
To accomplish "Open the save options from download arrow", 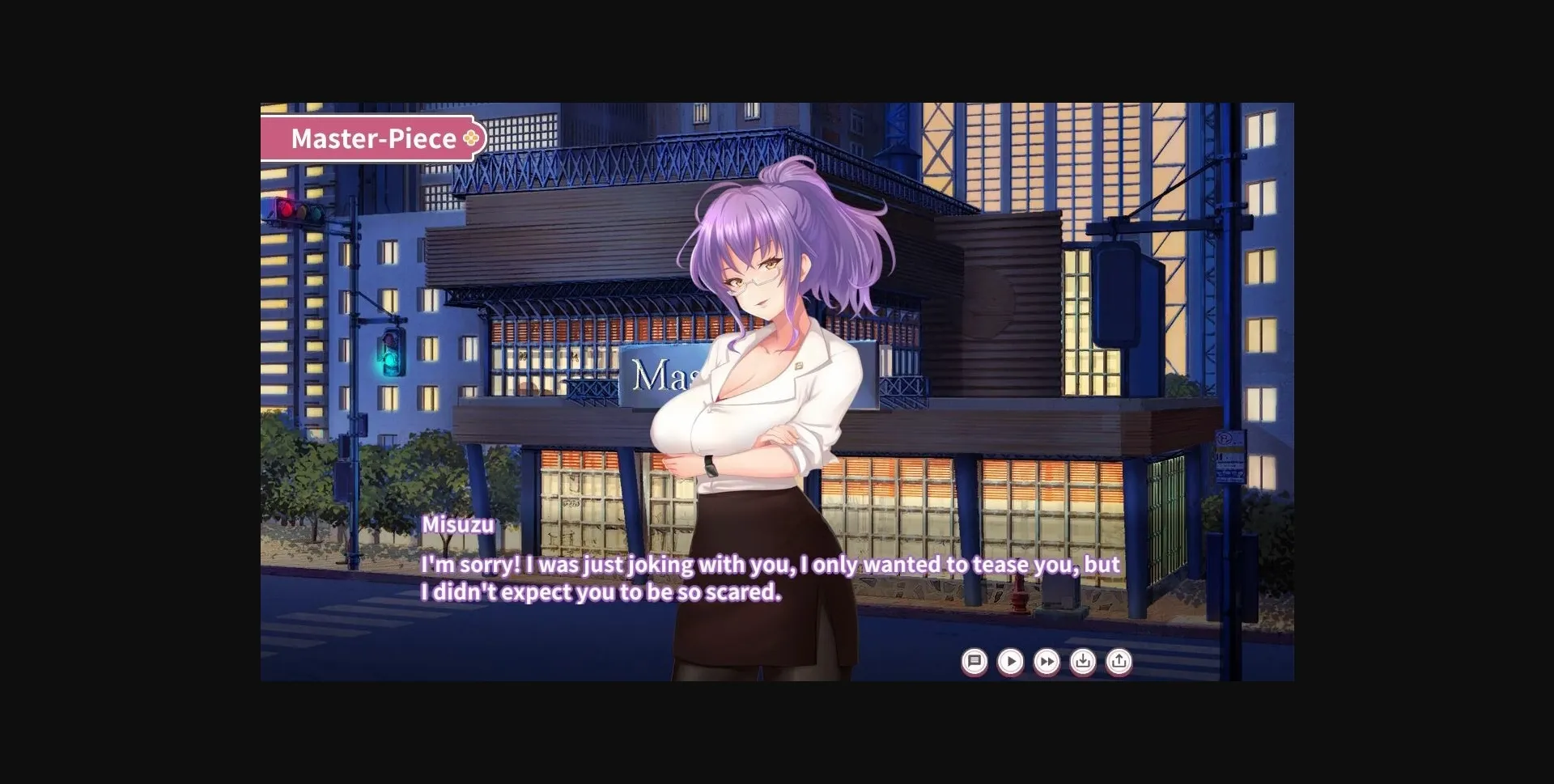I will coord(1082,662).
